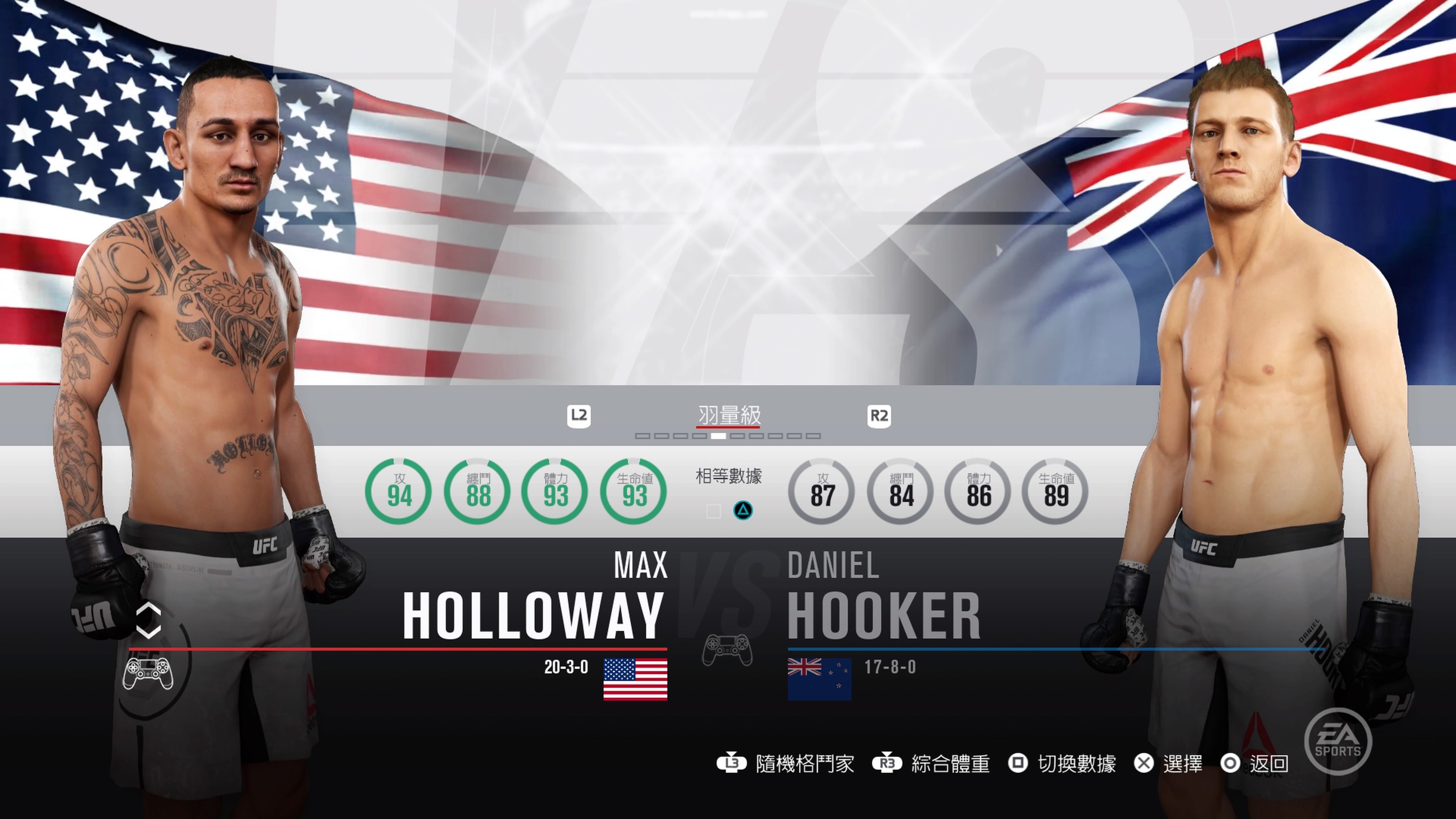Click the up-down fighter cycle arrows
1456x819 pixels.
pyautogui.click(x=149, y=621)
